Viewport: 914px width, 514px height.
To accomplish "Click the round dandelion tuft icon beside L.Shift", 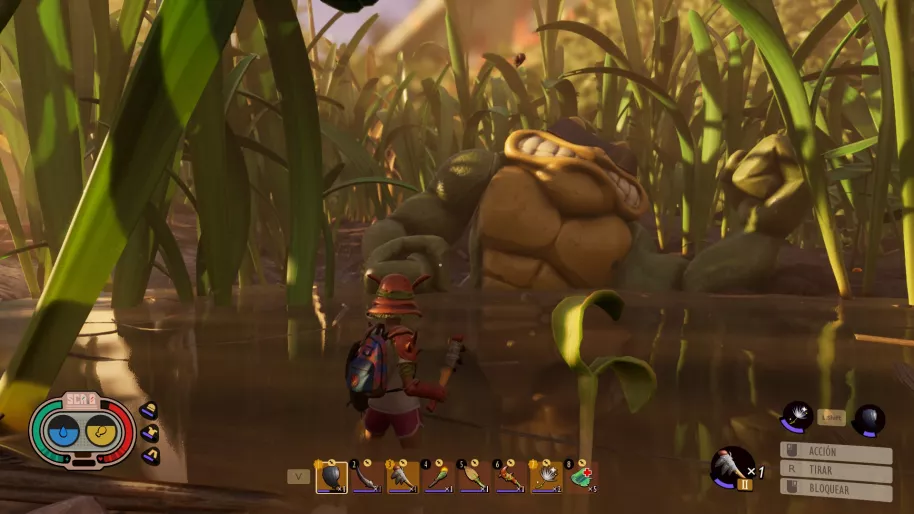I will tap(797, 415).
